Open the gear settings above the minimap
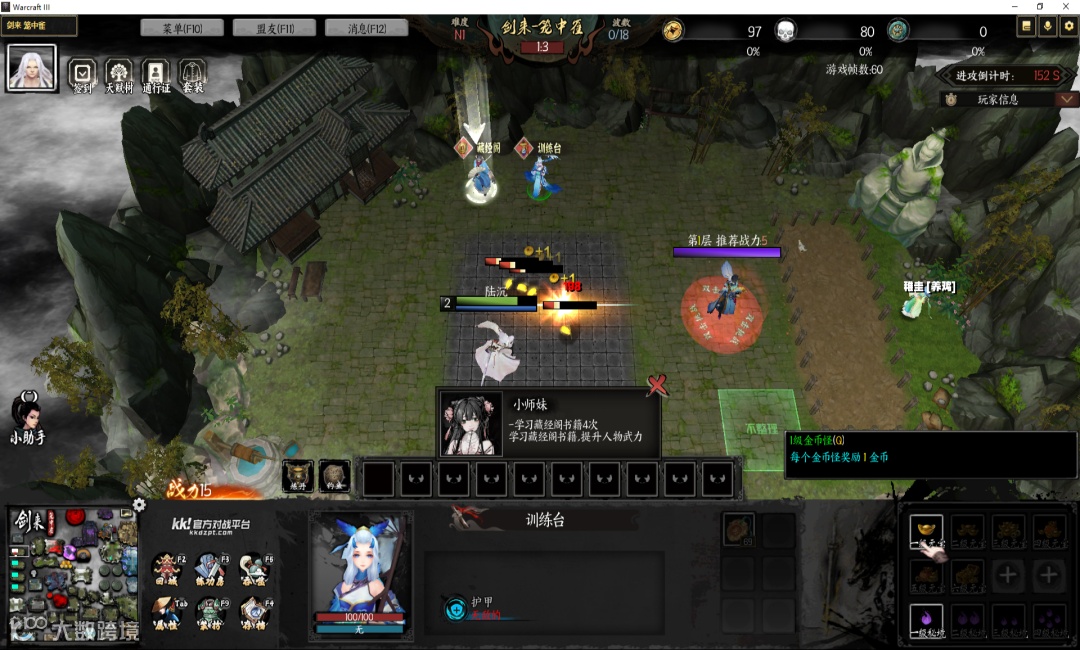1080x650 pixels. [x=139, y=505]
